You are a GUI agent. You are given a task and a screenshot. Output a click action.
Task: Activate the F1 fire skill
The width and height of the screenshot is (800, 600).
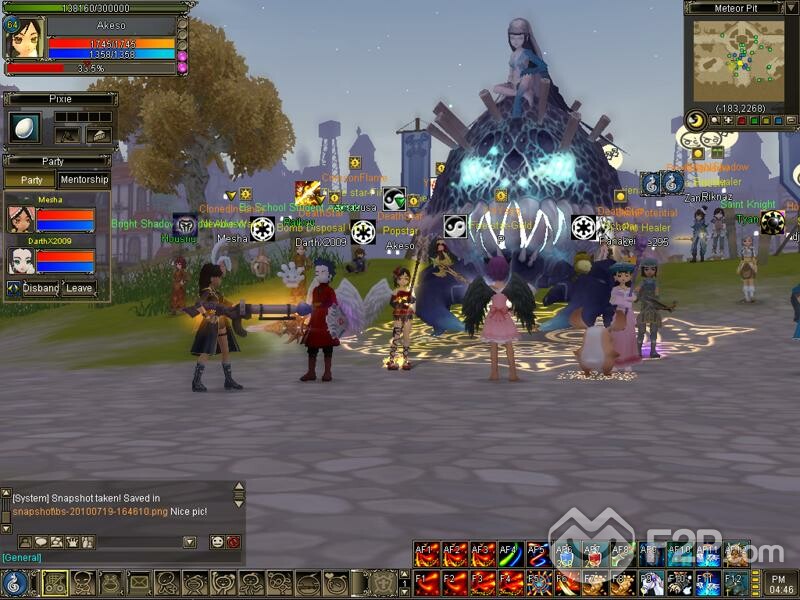427,581
